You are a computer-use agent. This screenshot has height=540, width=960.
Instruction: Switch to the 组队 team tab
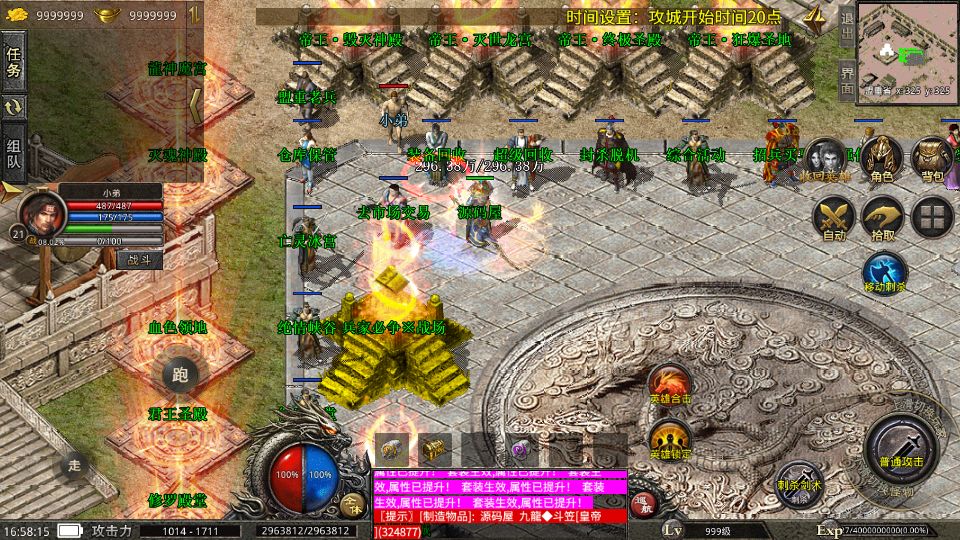pyautogui.click(x=14, y=150)
